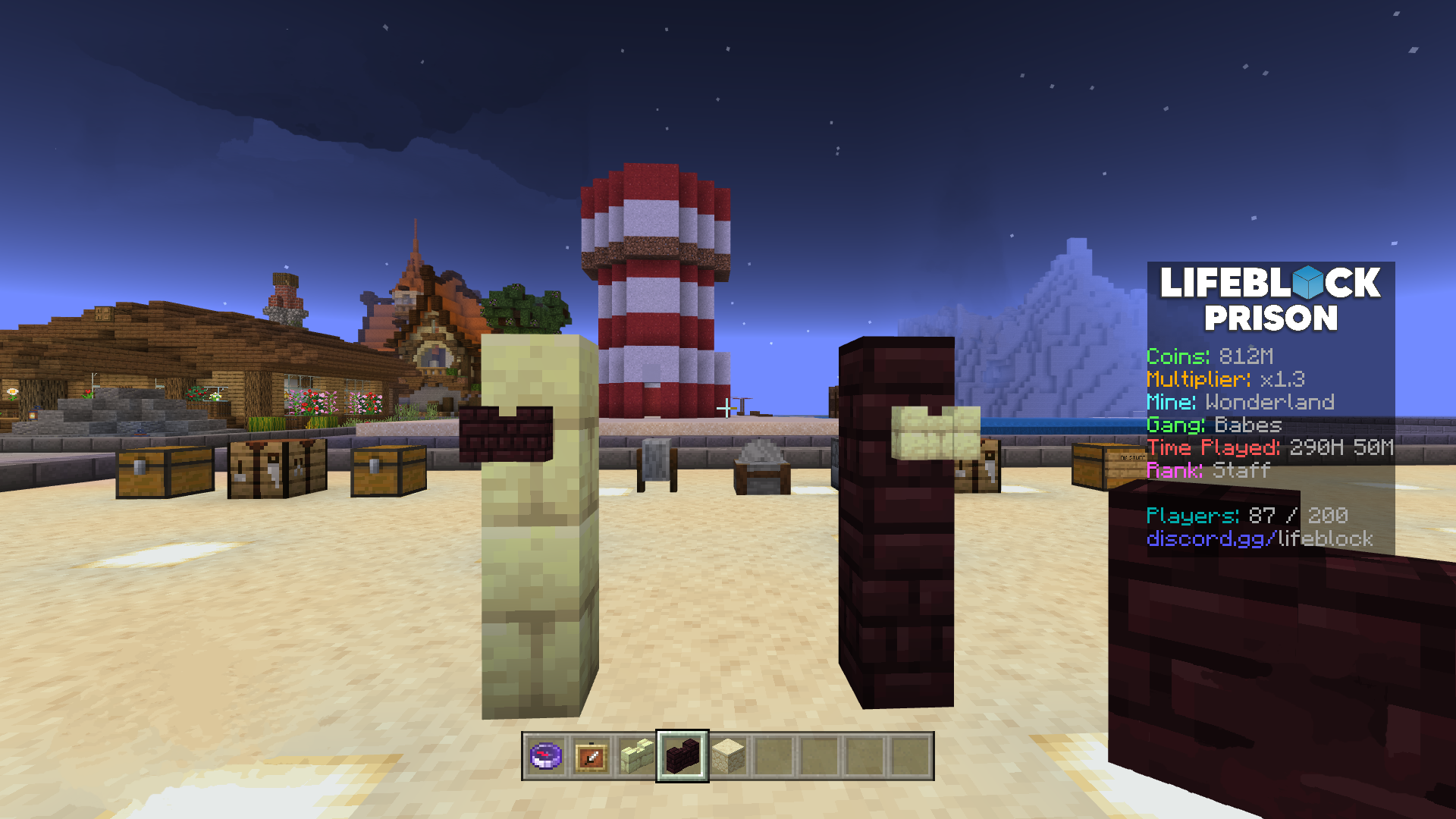Click the Gang: Babes entry
The image size is (1456, 819).
click(x=1213, y=426)
